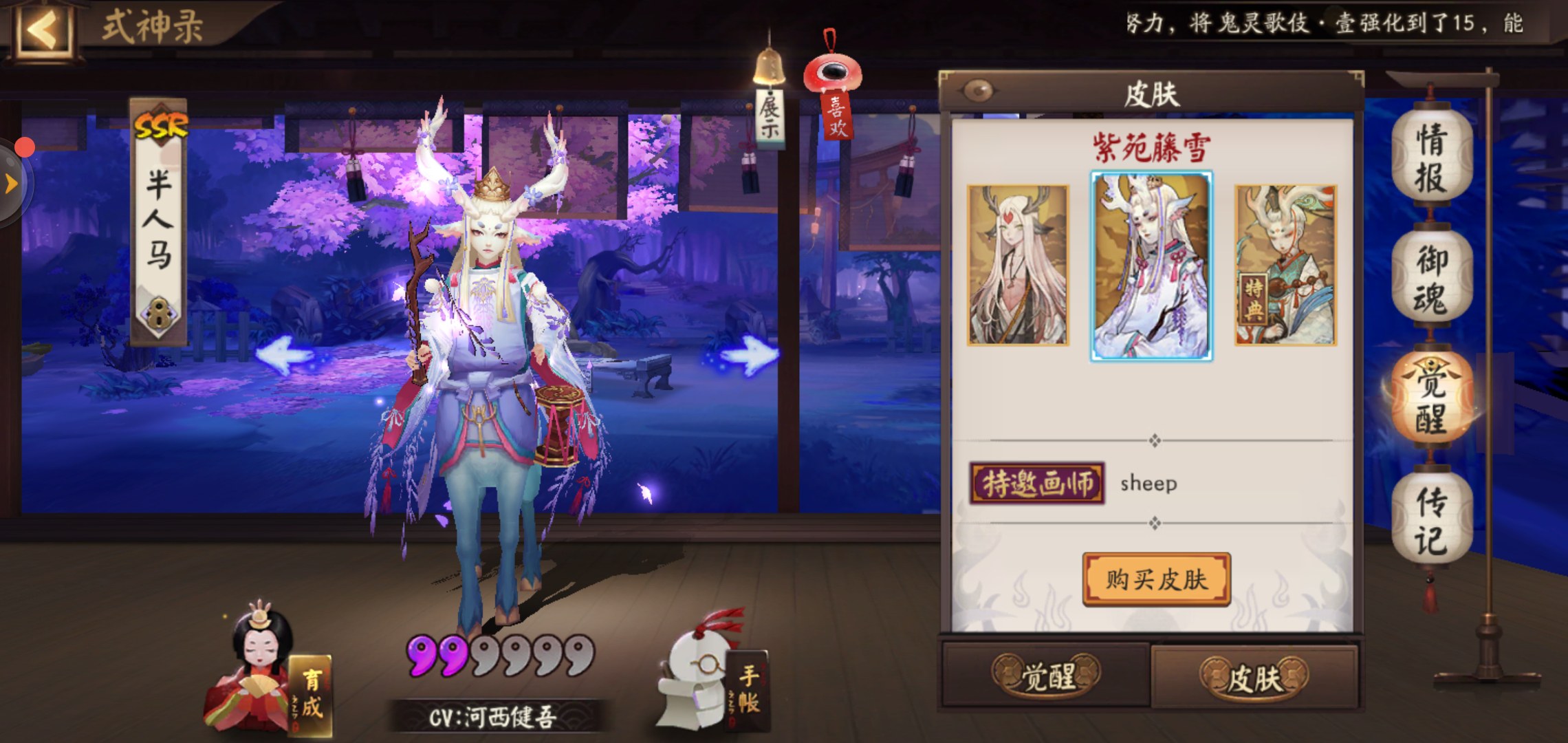This screenshot has width=1568, height=743.
Task: Switch to the bottom 觉醒 panel tab
Action: [x=1046, y=676]
